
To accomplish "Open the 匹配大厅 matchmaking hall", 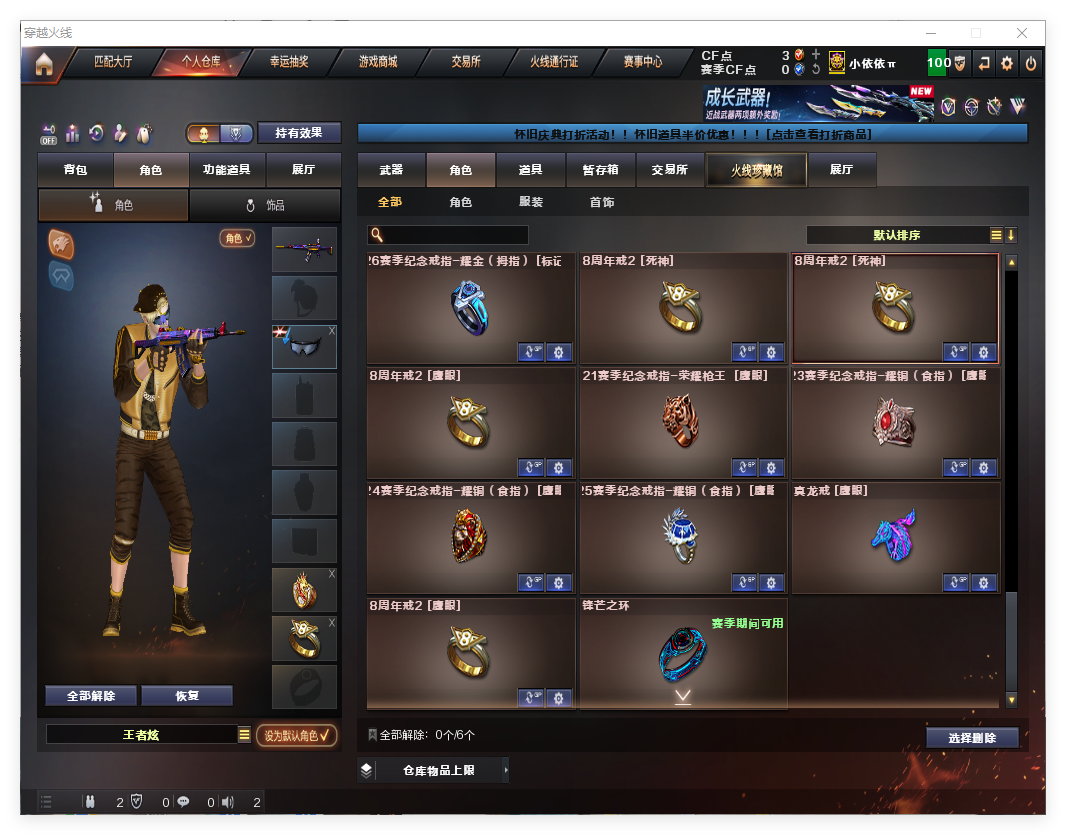I will pos(112,62).
